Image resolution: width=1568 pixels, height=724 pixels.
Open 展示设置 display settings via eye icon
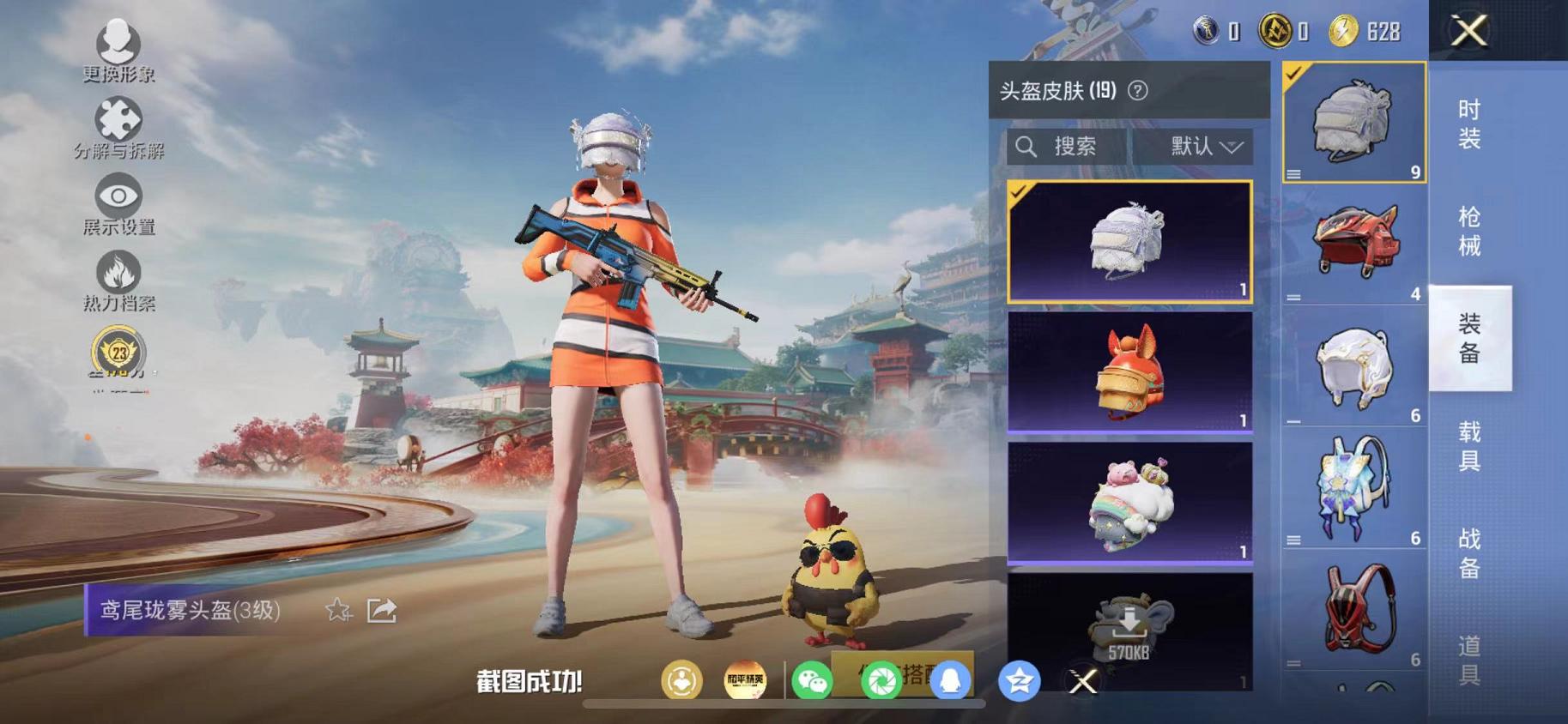pos(119,196)
